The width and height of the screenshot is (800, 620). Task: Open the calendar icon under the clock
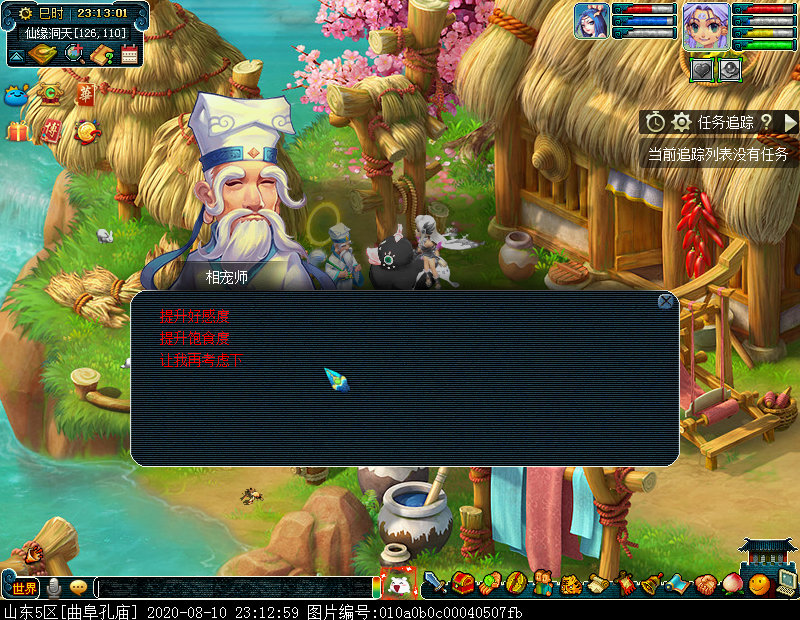coord(129,54)
